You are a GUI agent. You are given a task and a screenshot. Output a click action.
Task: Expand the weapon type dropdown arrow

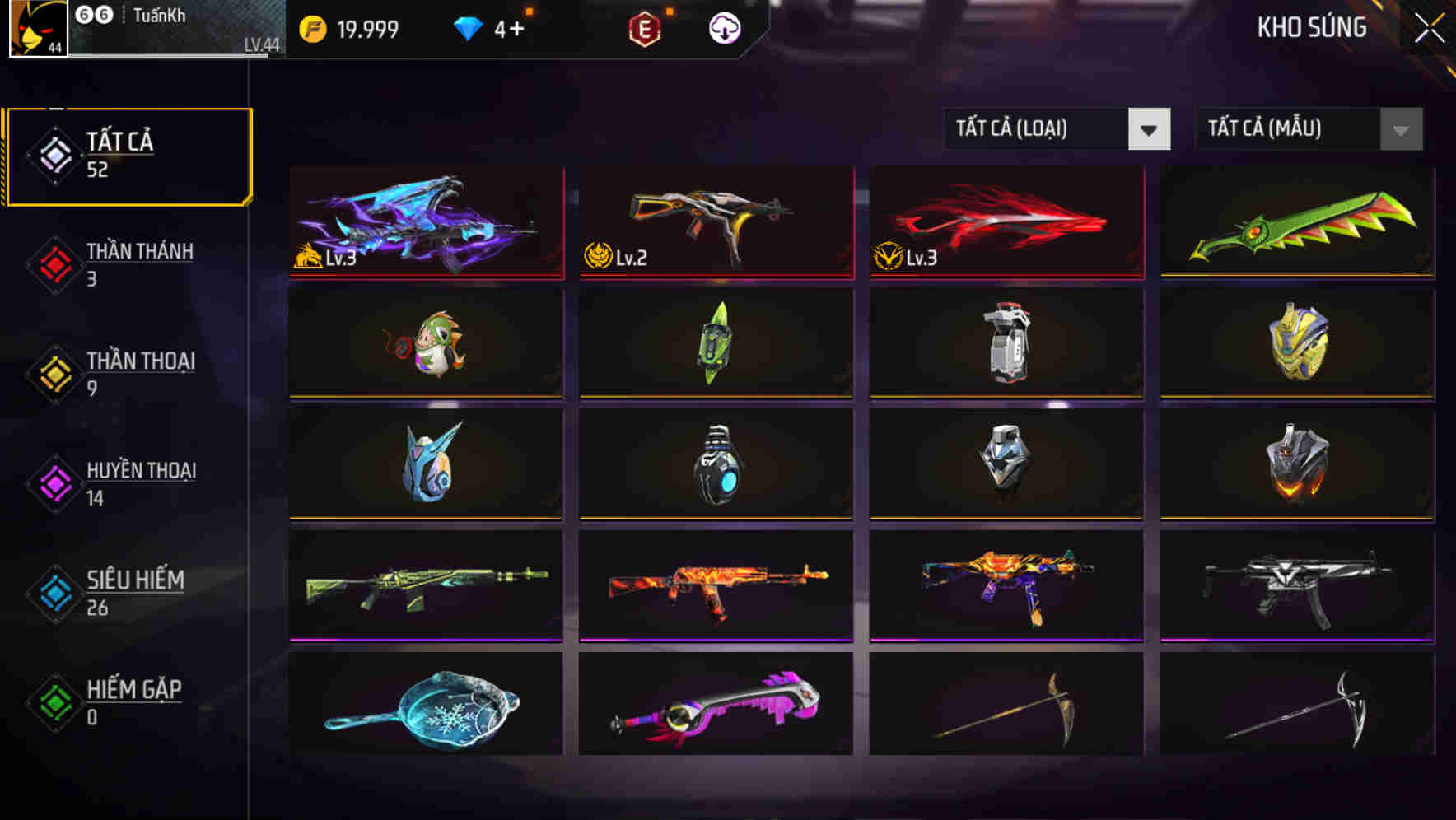[1150, 129]
